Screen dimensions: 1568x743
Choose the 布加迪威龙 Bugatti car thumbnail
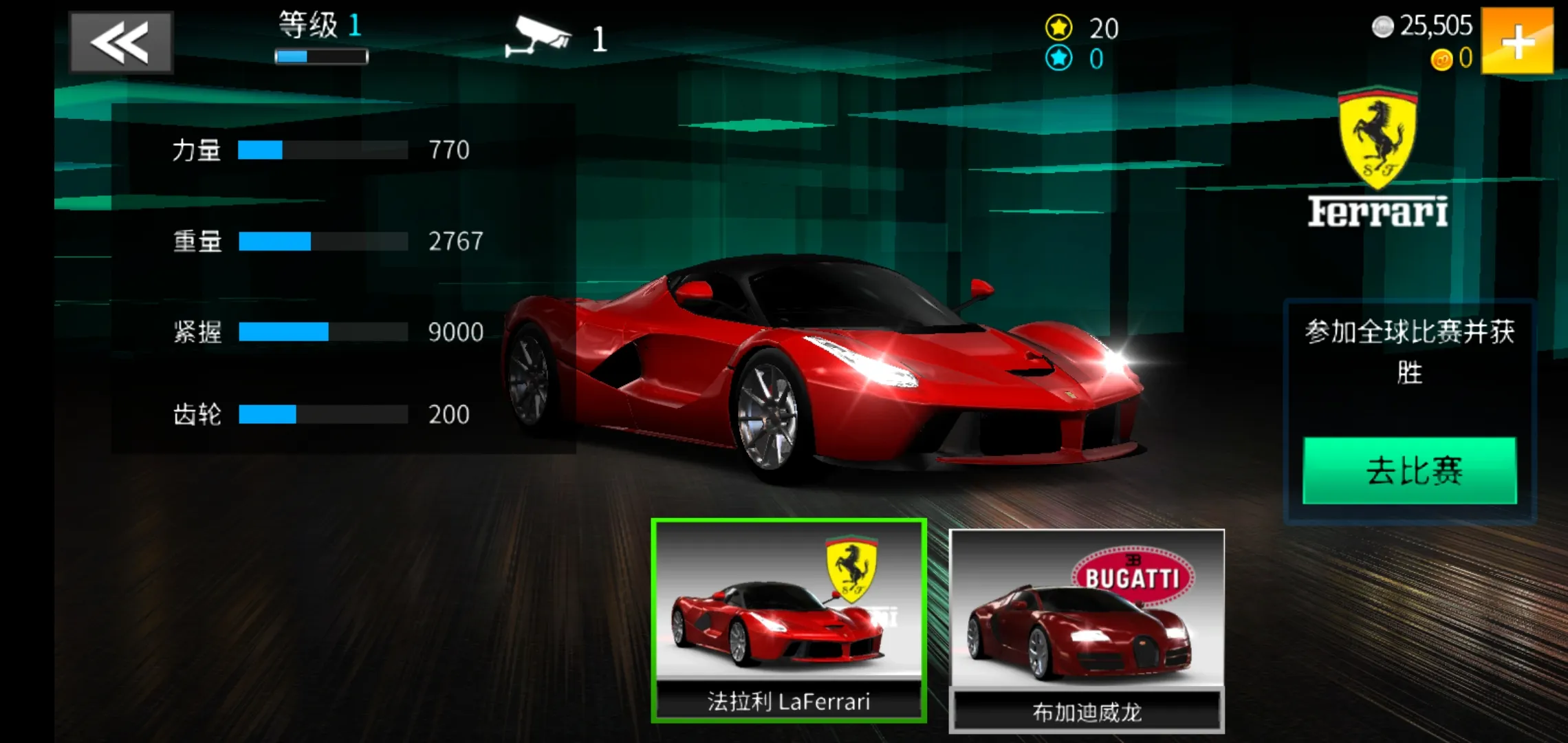(x=1086, y=630)
